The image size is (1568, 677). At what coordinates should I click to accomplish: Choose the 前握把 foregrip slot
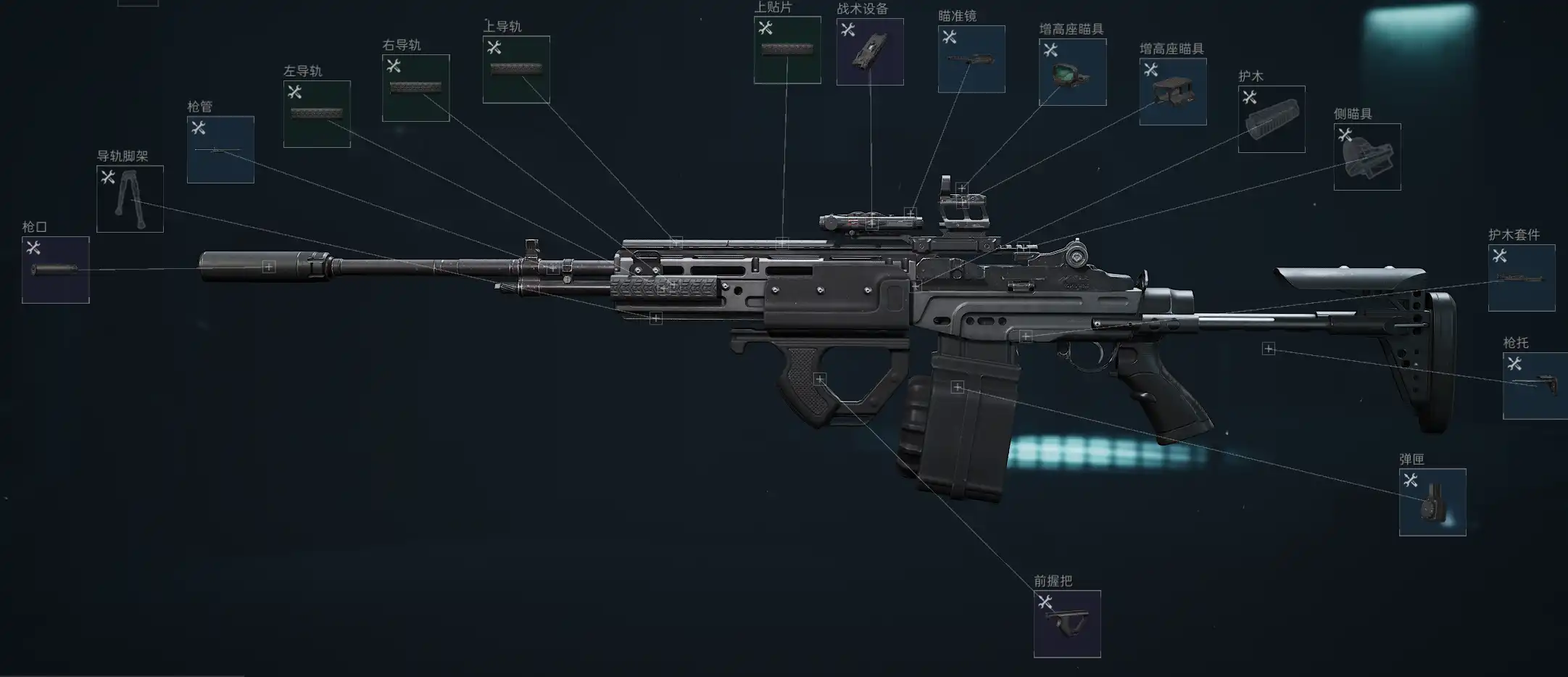[x=1067, y=624]
